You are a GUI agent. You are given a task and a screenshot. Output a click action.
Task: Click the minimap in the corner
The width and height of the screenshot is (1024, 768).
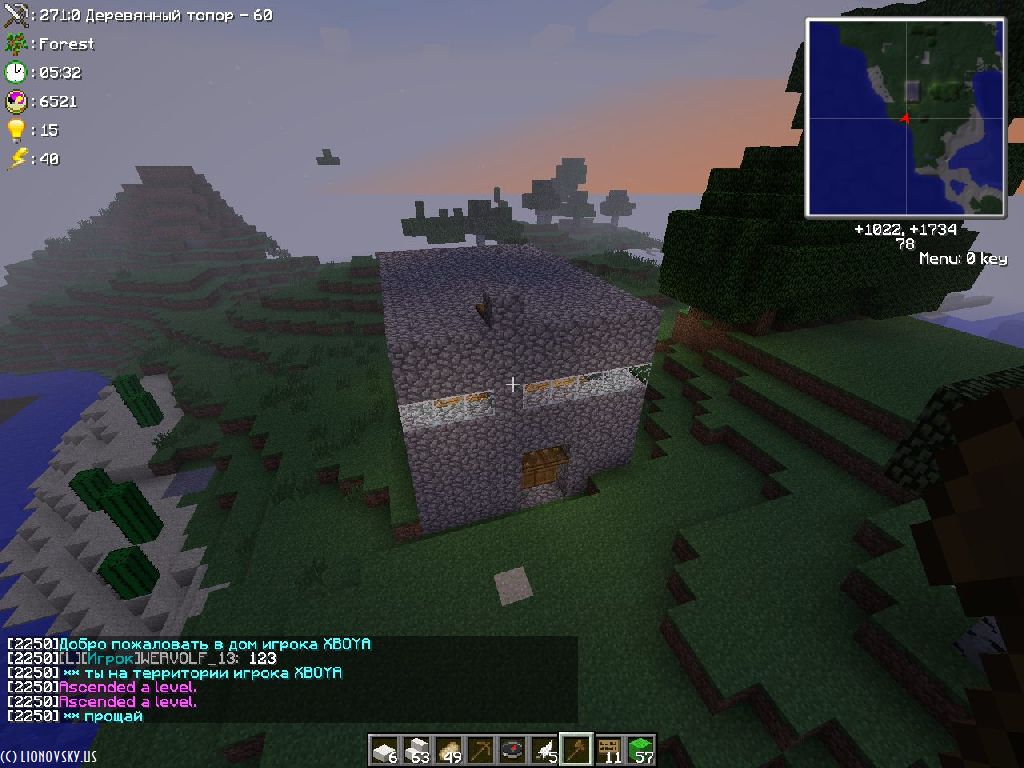[x=905, y=118]
